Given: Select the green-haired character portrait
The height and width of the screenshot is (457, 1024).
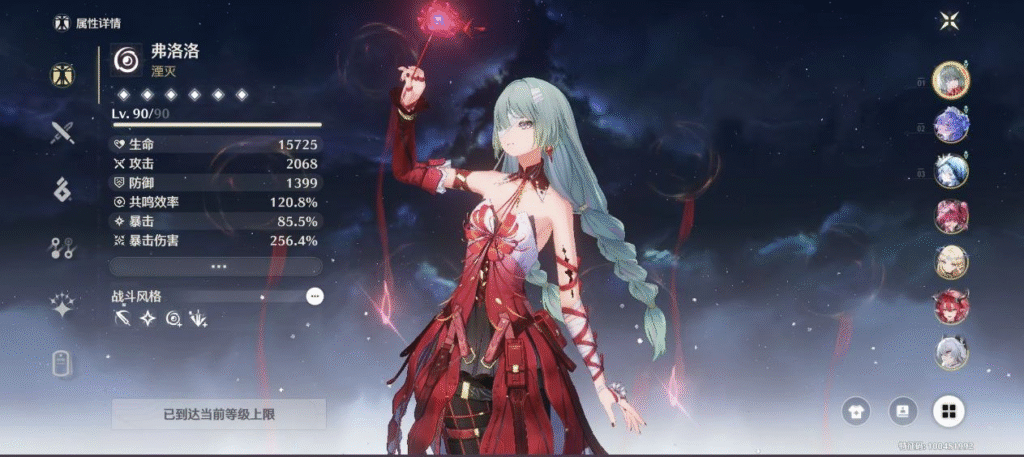Looking at the screenshot, I should [950, 80].
